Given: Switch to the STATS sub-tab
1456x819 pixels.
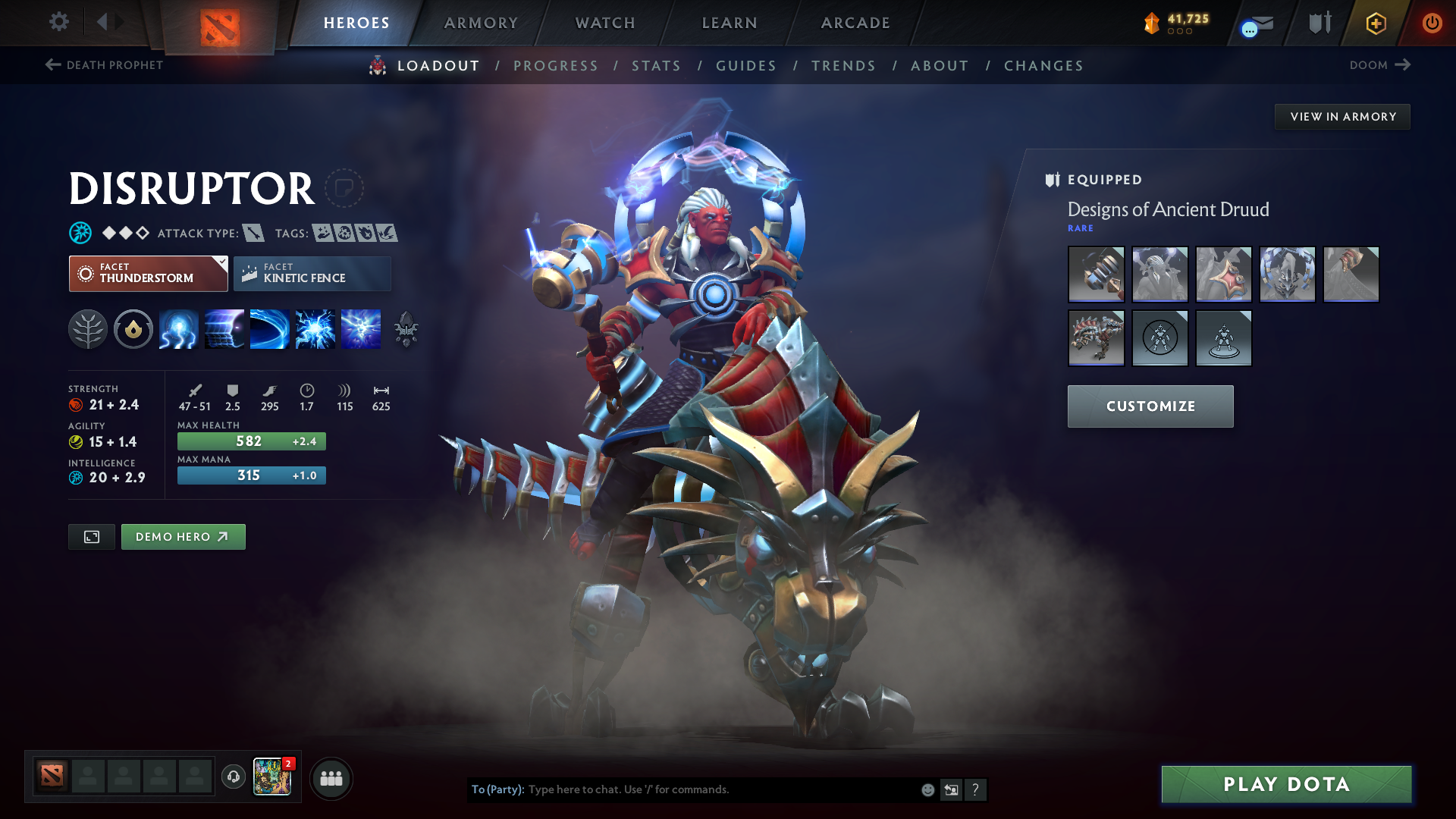Looking at the screenshot, I should [x=657, y=66].
